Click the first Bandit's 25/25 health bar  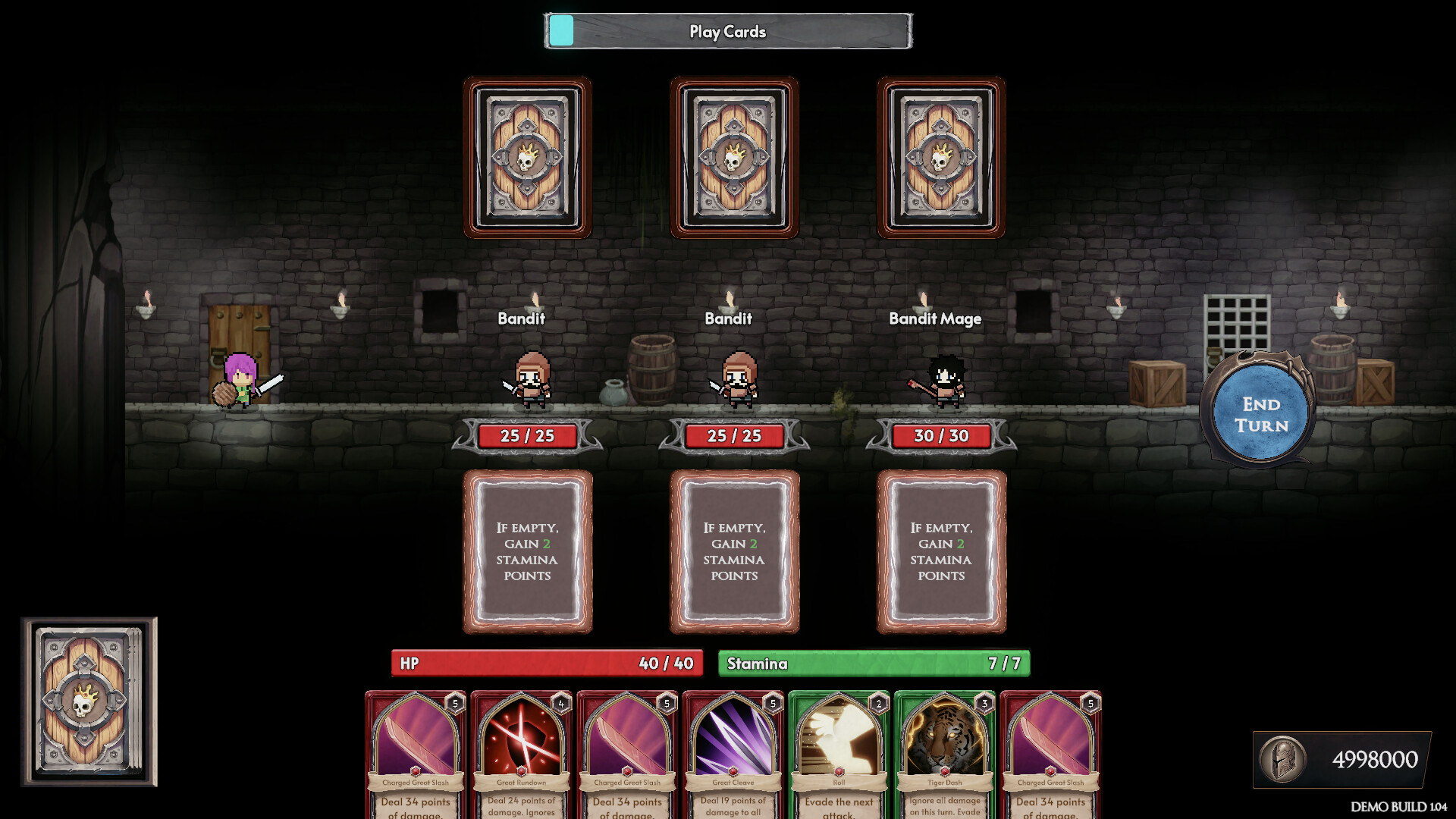pos(526,436)
